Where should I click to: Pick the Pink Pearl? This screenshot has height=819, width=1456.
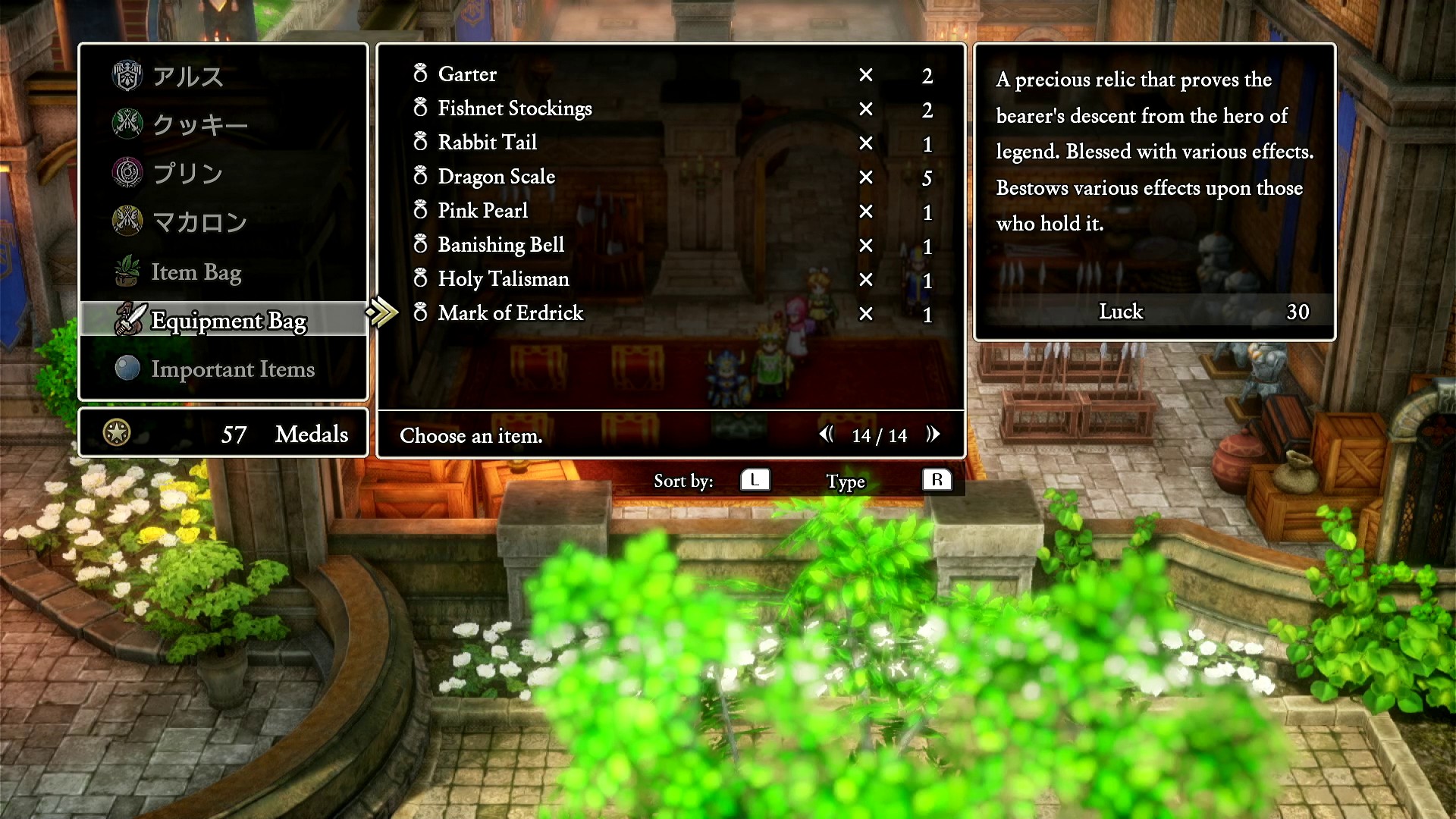[482, 211]
